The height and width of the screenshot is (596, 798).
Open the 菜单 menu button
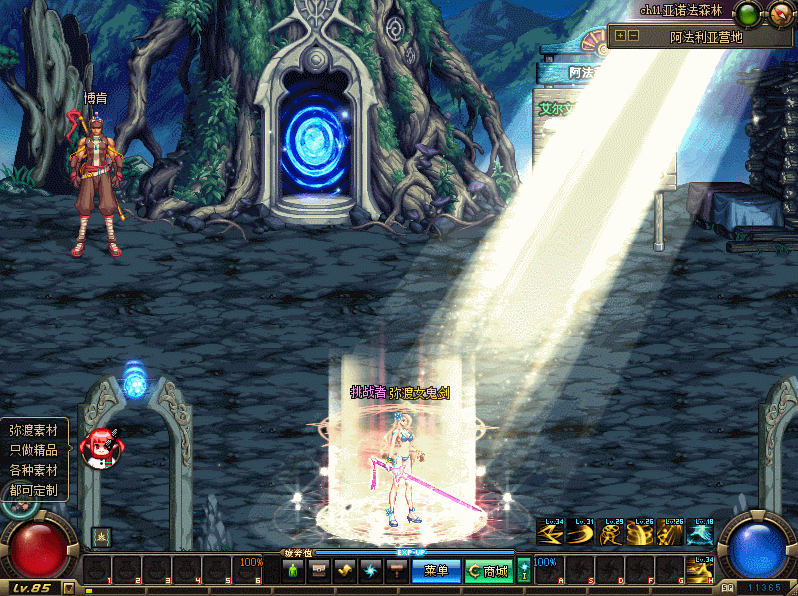coord(436,571)
